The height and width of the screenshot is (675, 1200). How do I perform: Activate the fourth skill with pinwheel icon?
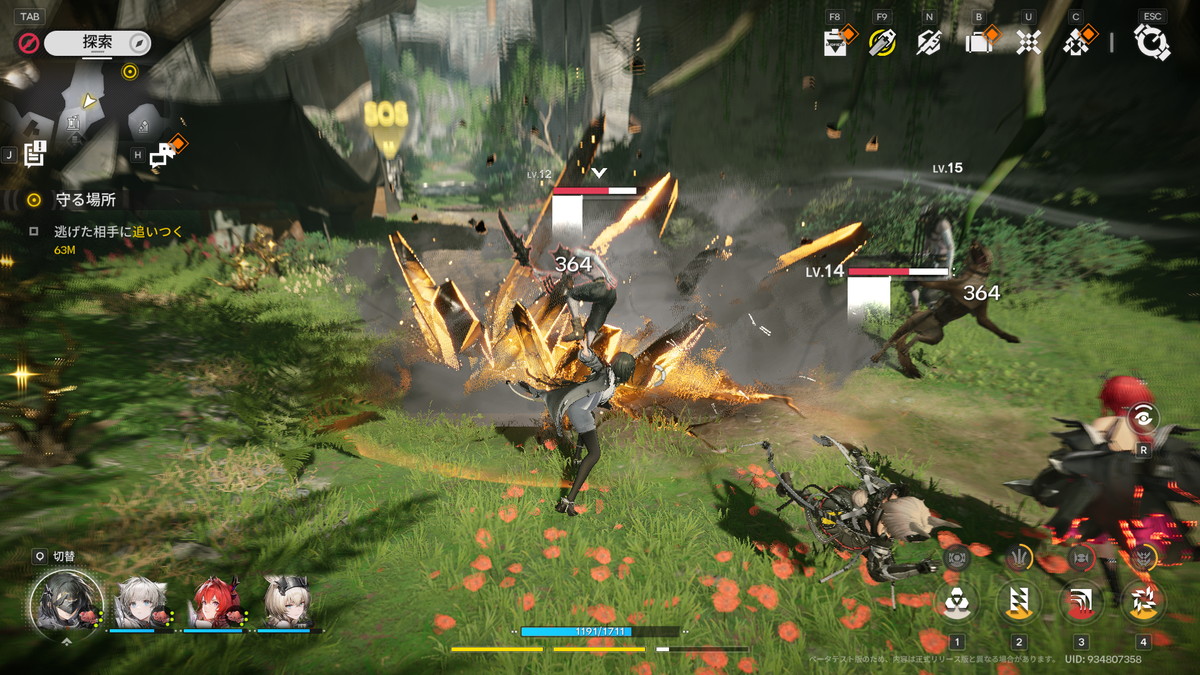[x=1143, y=602]
